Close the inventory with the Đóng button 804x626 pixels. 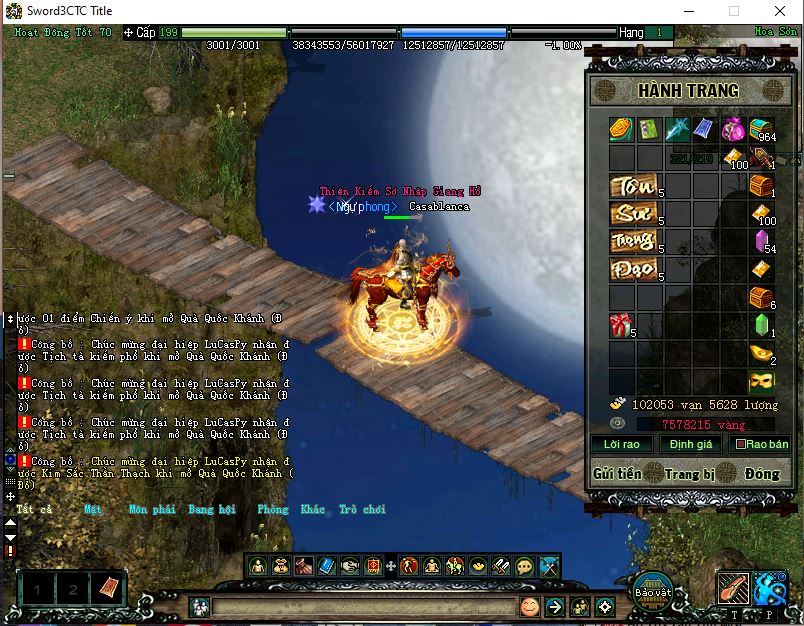tap(762, 473)
